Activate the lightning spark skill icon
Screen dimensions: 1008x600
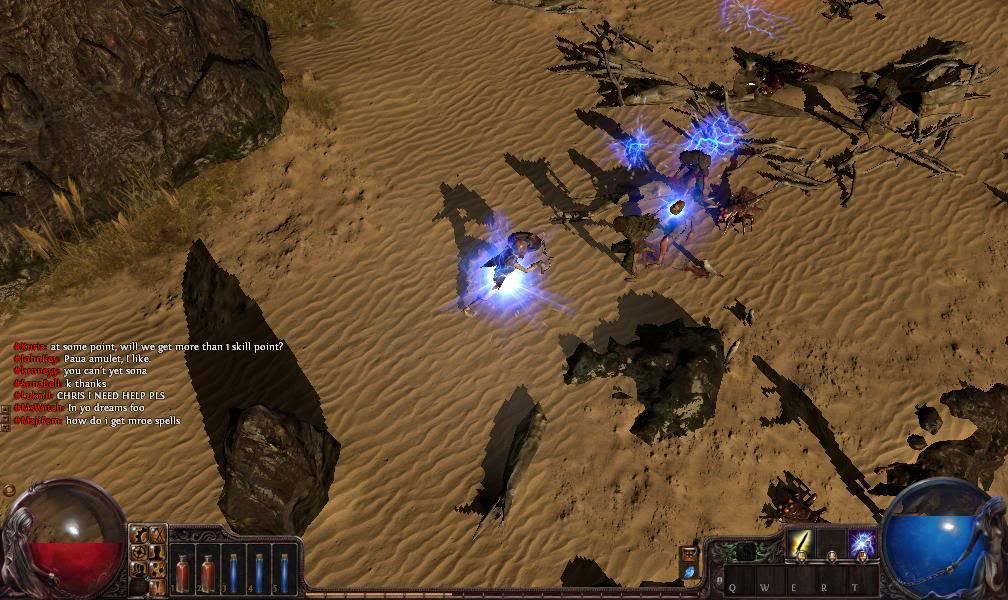pos(862,544)
